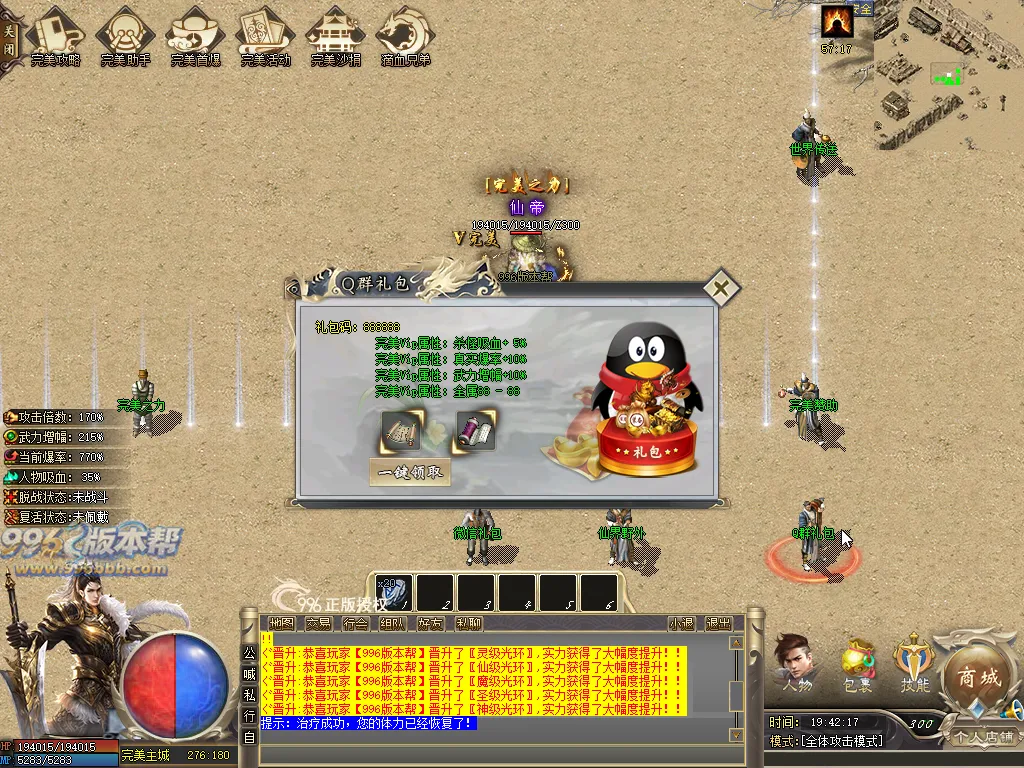Open the 个人店铺 personal store
Viewport: 1024px width, 768px height.
pyautogui.click(x=982, y=737)
